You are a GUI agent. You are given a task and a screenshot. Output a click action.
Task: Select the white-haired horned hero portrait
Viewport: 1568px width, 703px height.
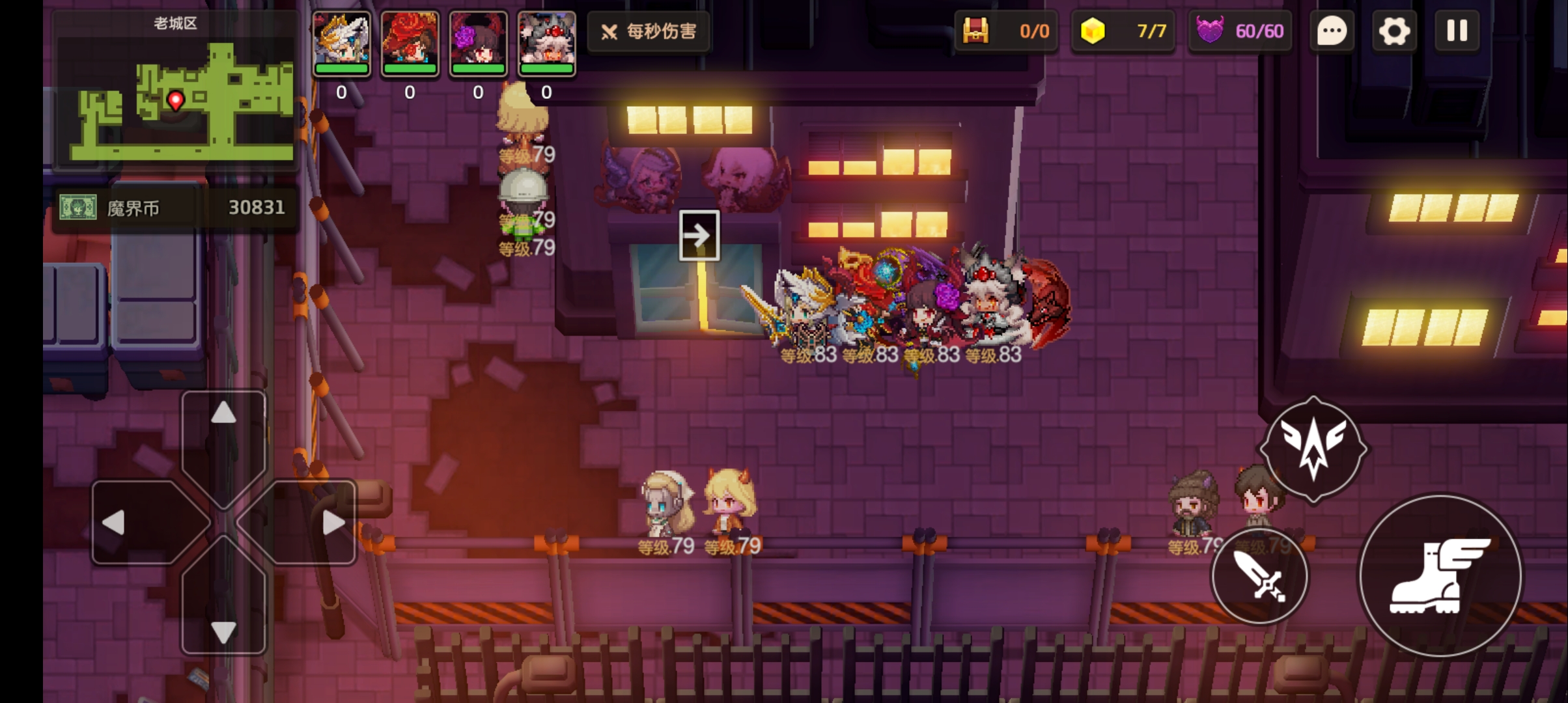(x=546, y=43)
